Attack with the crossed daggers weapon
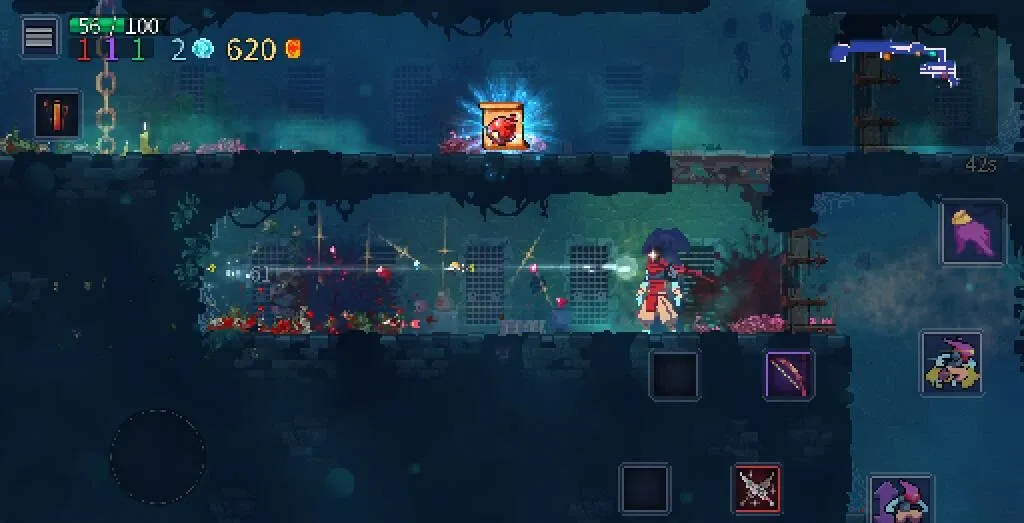Image resolution: width=1024 pixels, height=523 pixels. pyautogui.click(x=757, y=488)
